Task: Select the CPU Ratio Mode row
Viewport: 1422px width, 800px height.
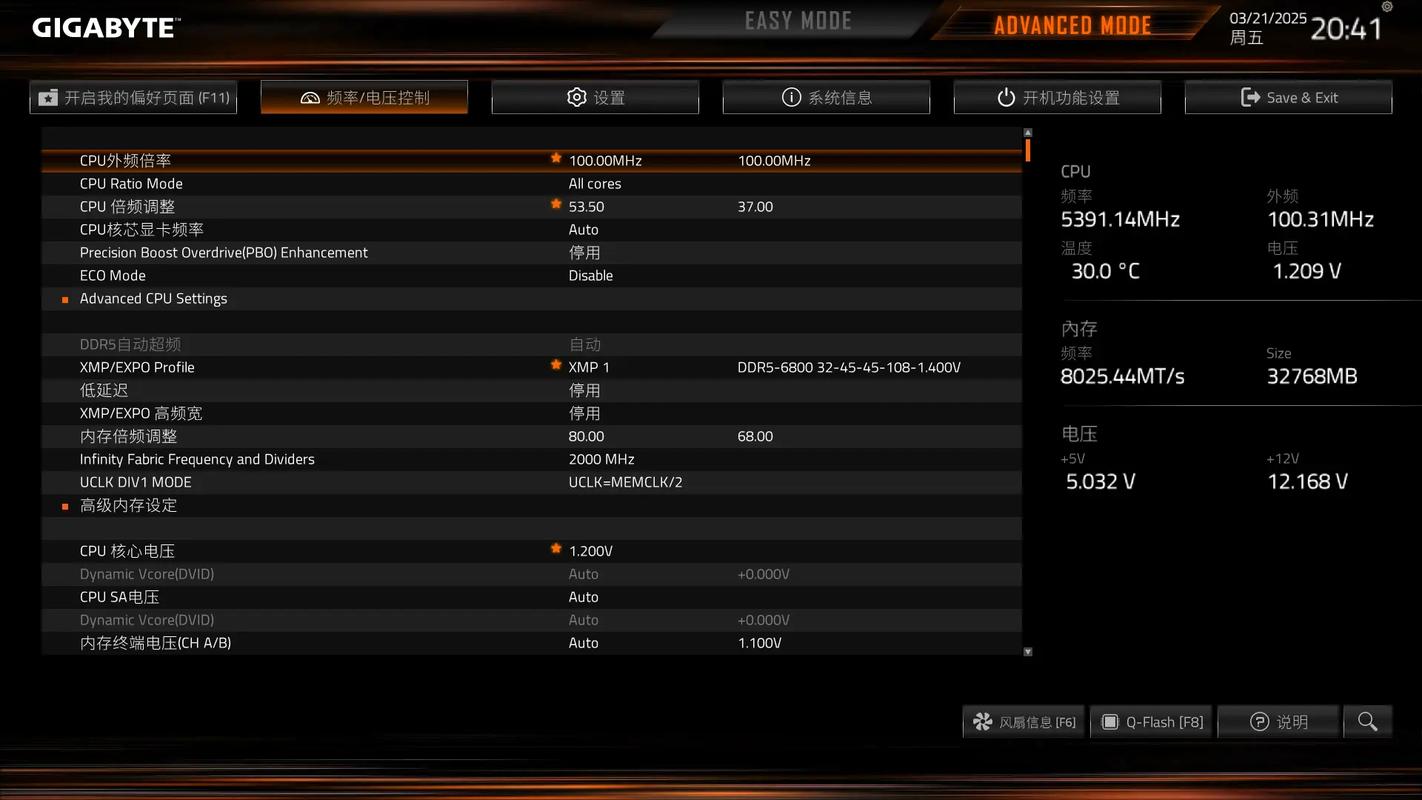Action: click(x=131, y=183)
